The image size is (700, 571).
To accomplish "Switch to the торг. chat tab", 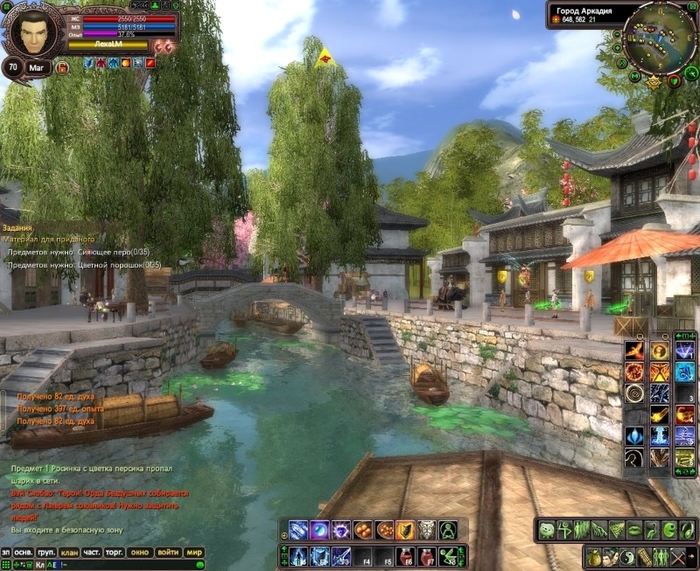I will click(x=116, y=552).
